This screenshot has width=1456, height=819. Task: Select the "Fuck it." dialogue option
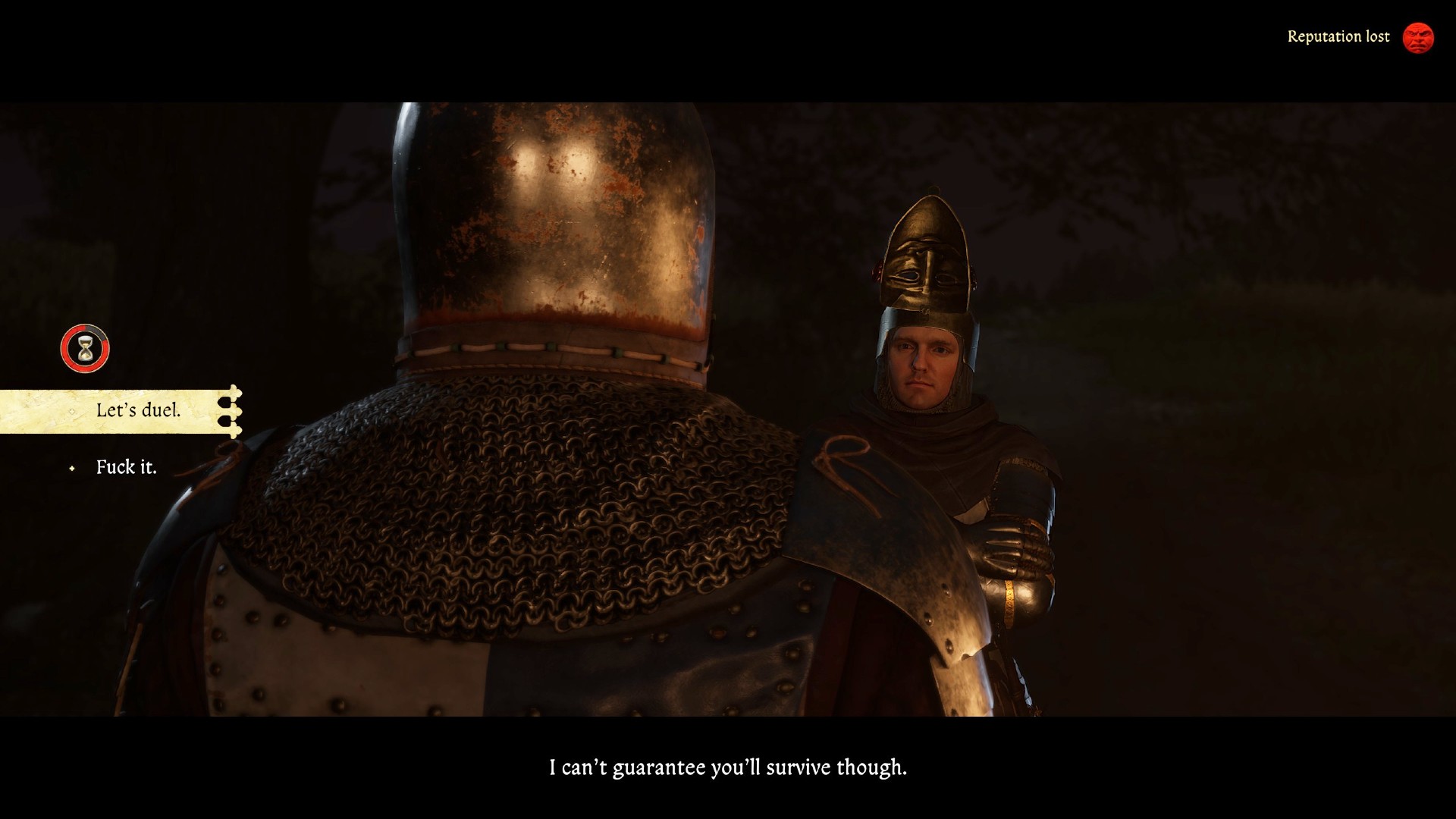(126, 467)
